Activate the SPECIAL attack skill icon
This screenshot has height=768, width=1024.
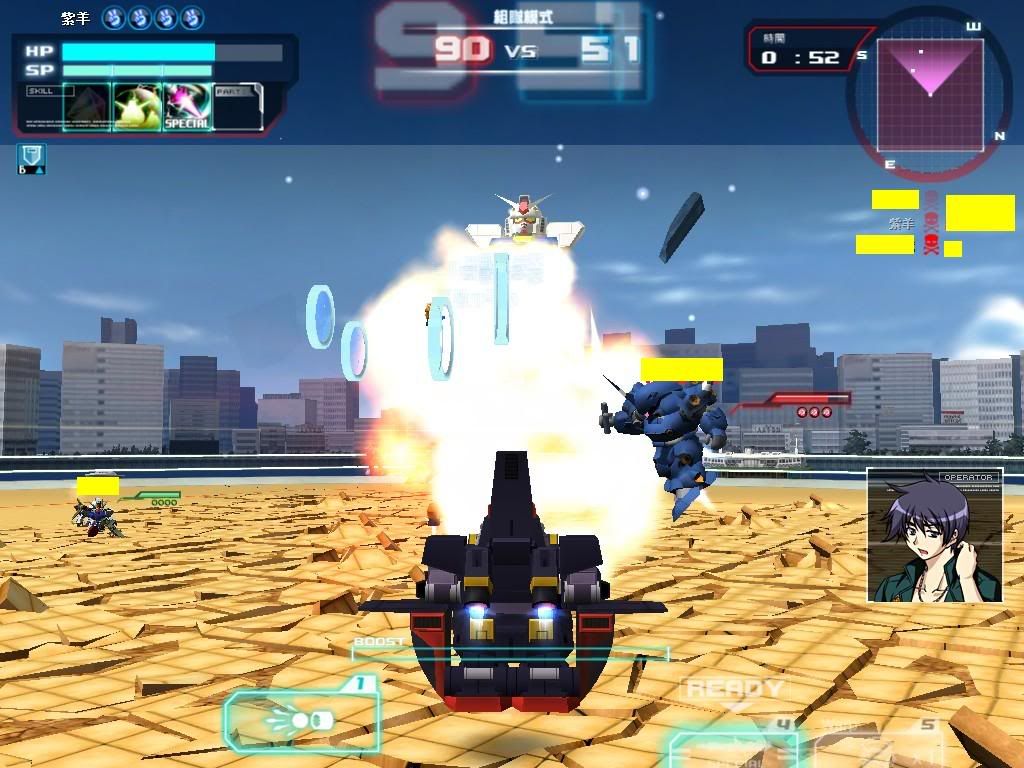click(x=187, y=107)
